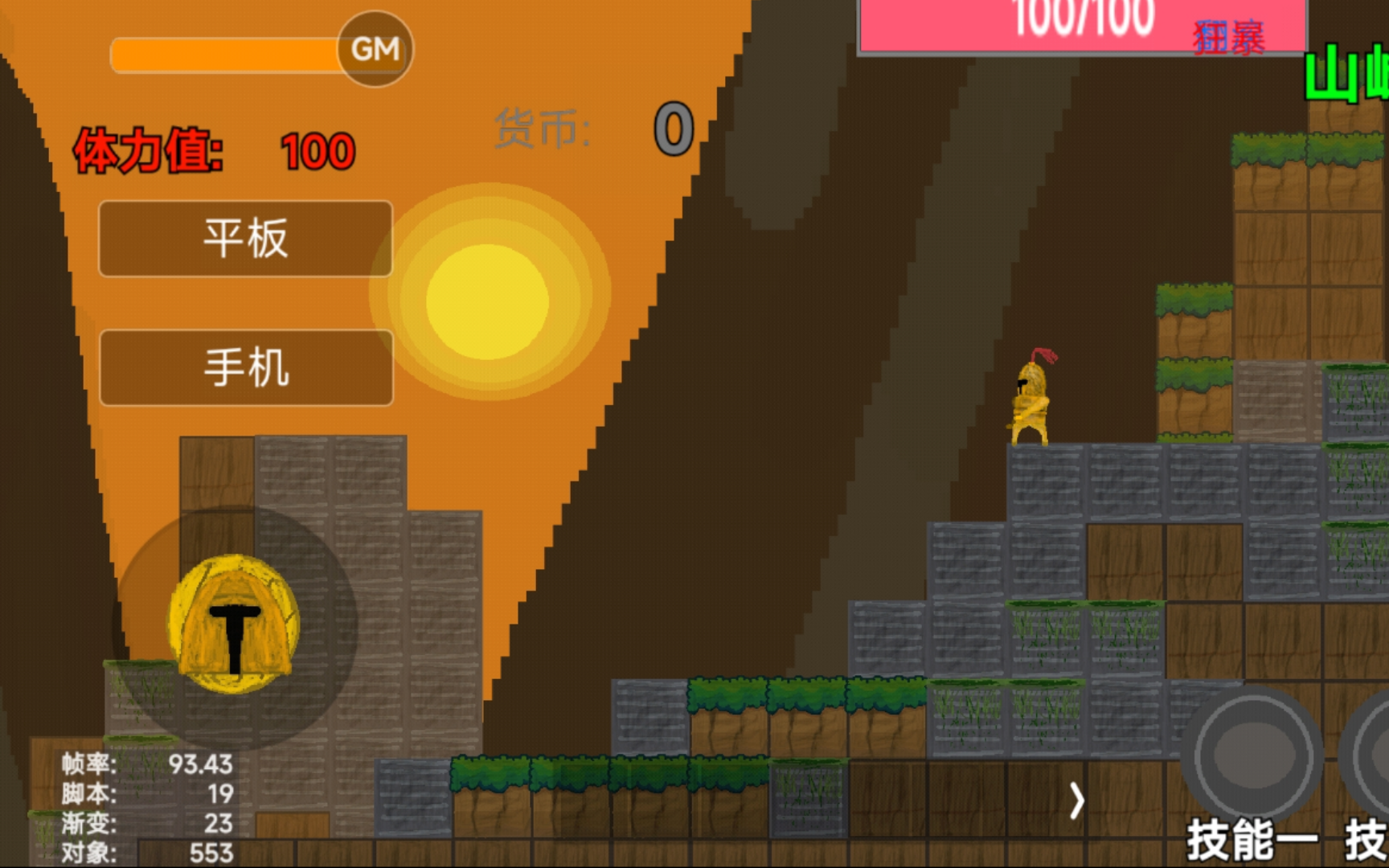The height and width of the screenshot is (868, 1389).
Task: Tap the round GM button
Action: point(375,49)
